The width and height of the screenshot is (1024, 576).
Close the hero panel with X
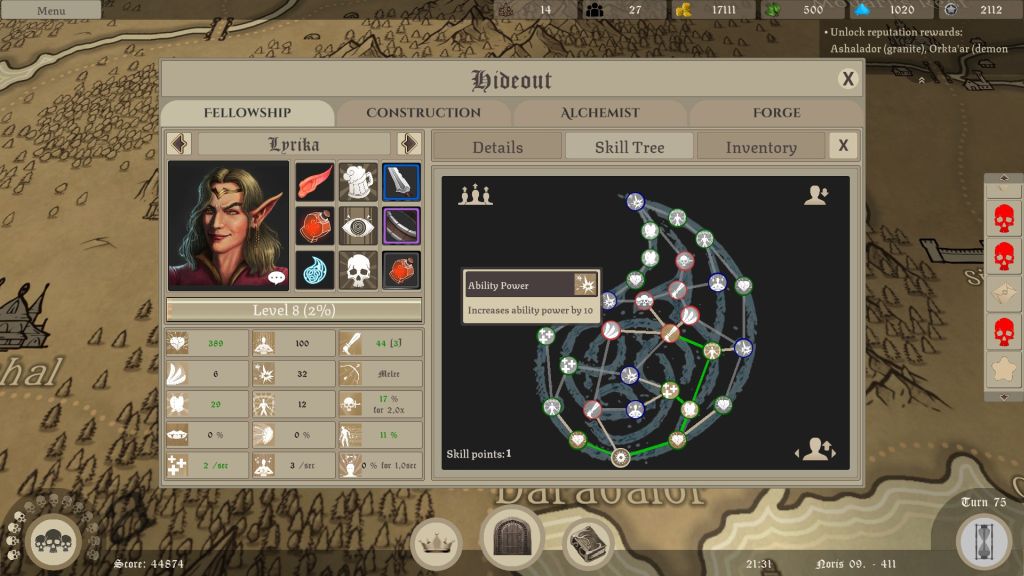(x=843, y=146)
